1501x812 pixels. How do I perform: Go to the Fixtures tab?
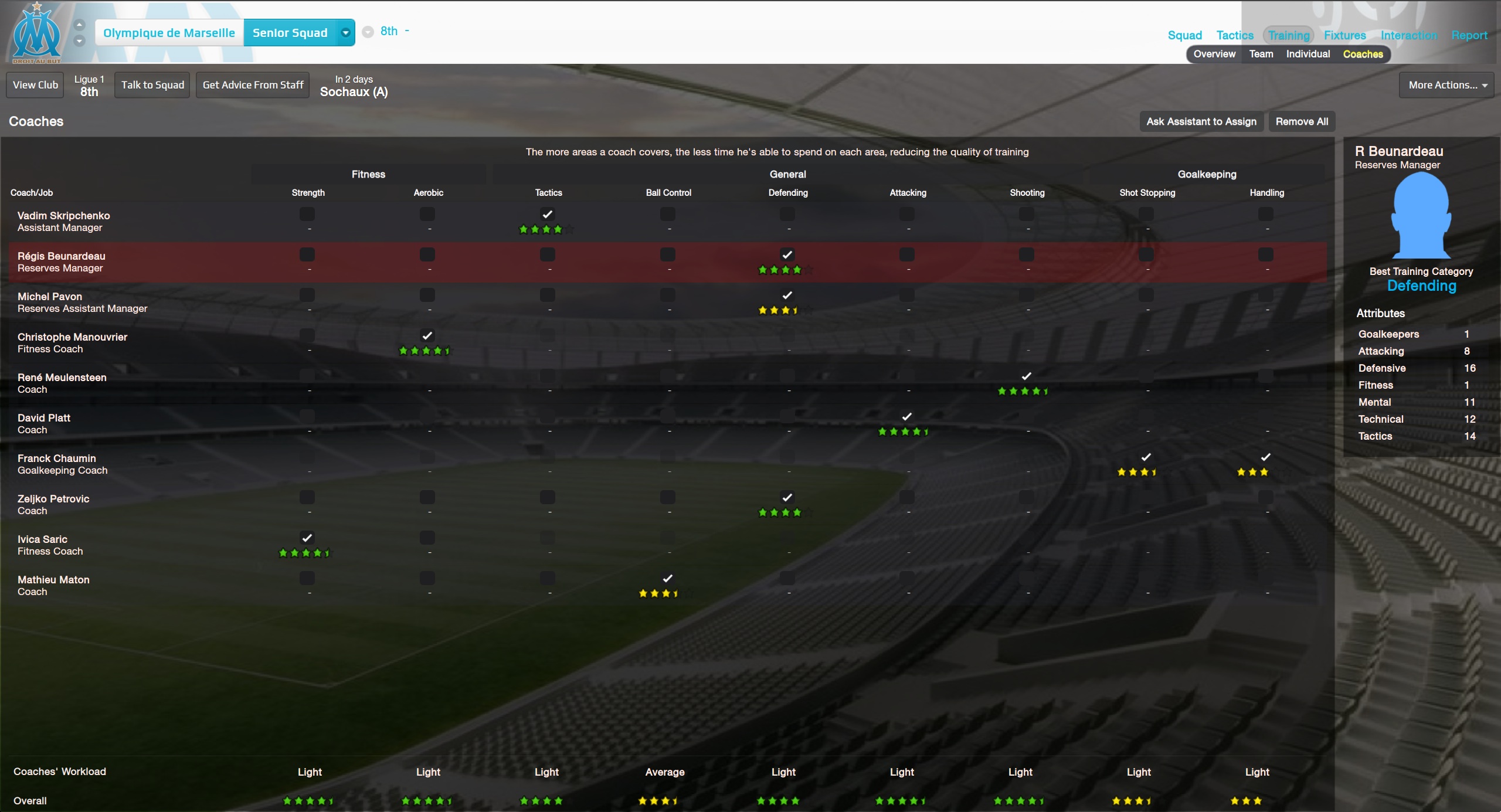click(x=1344, y=35)
